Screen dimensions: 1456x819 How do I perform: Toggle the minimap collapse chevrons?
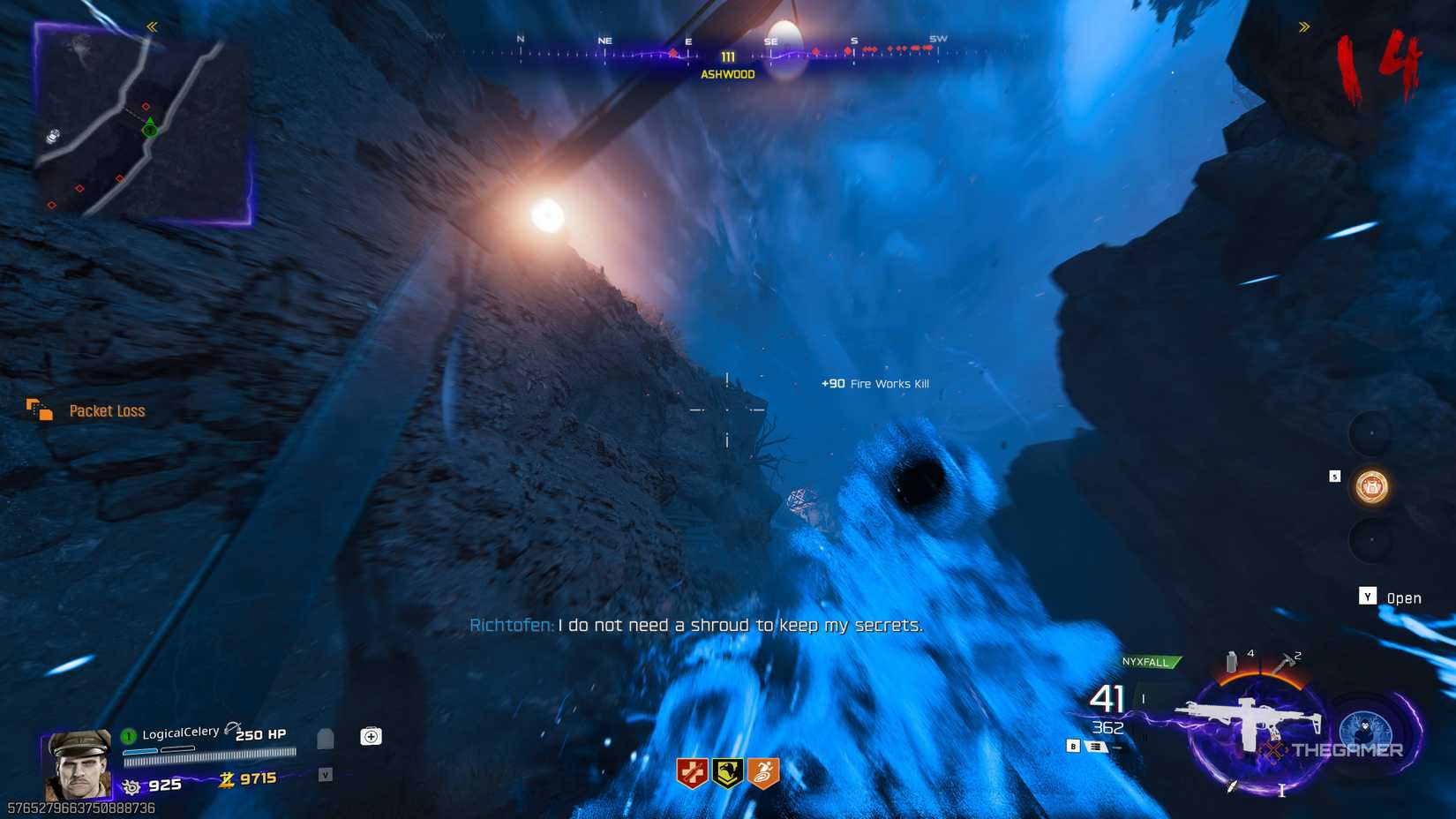pyautogui.click(x=152, y=26)
